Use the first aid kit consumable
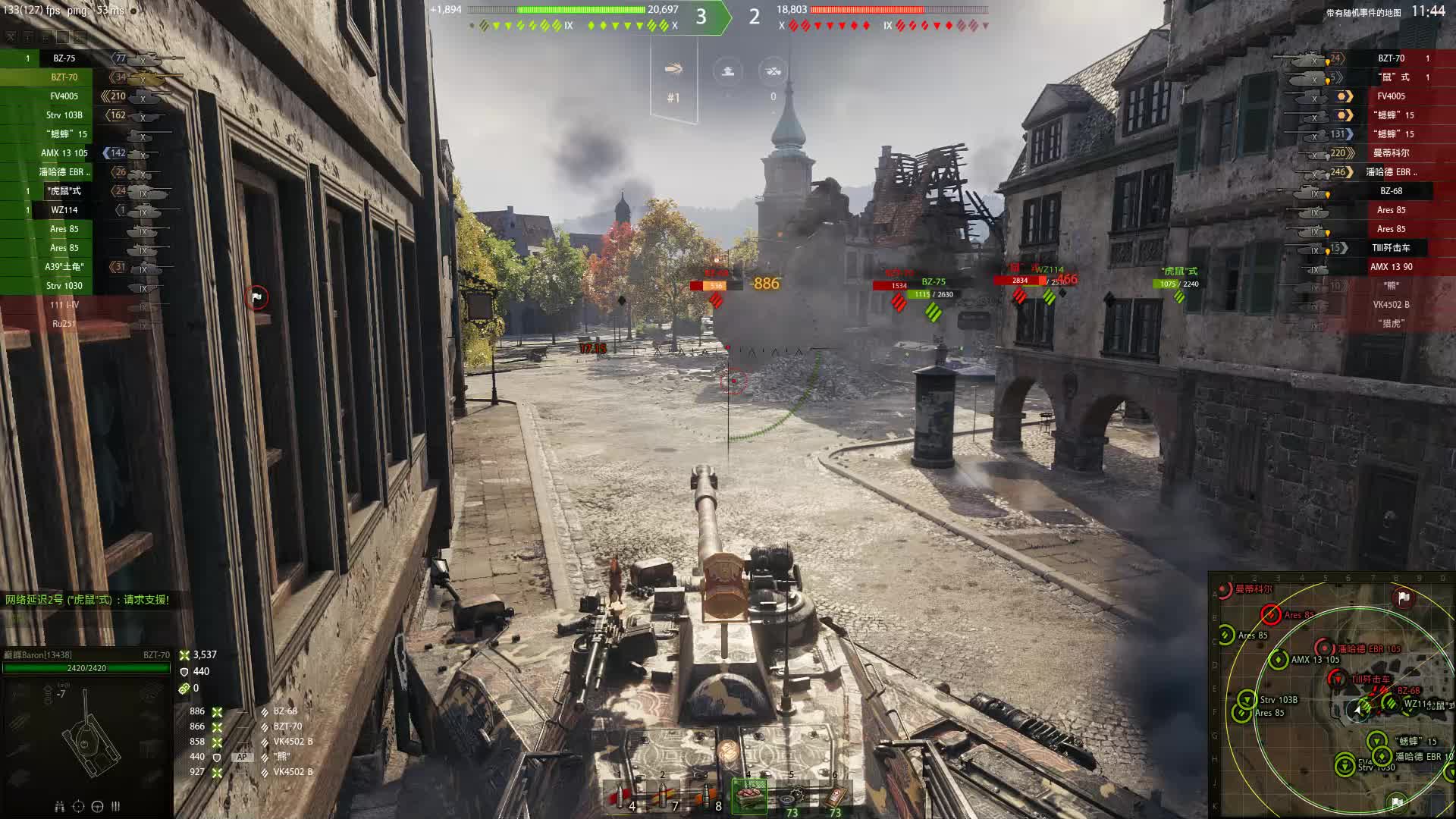The height and width of the screenshot is (819, 1456). click(x=835, y=795)
